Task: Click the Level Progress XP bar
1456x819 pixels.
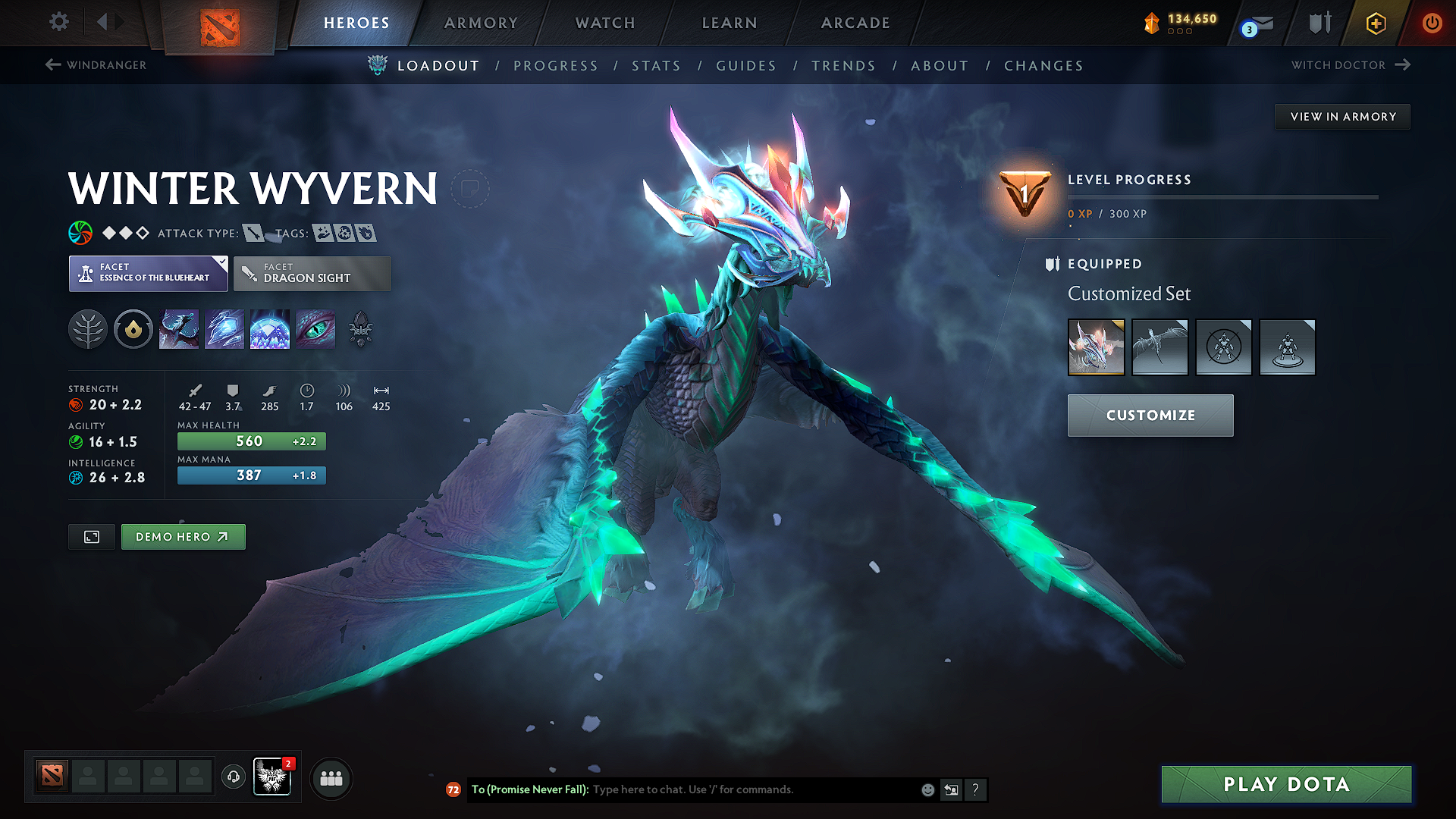Action: coord(1221,199)
